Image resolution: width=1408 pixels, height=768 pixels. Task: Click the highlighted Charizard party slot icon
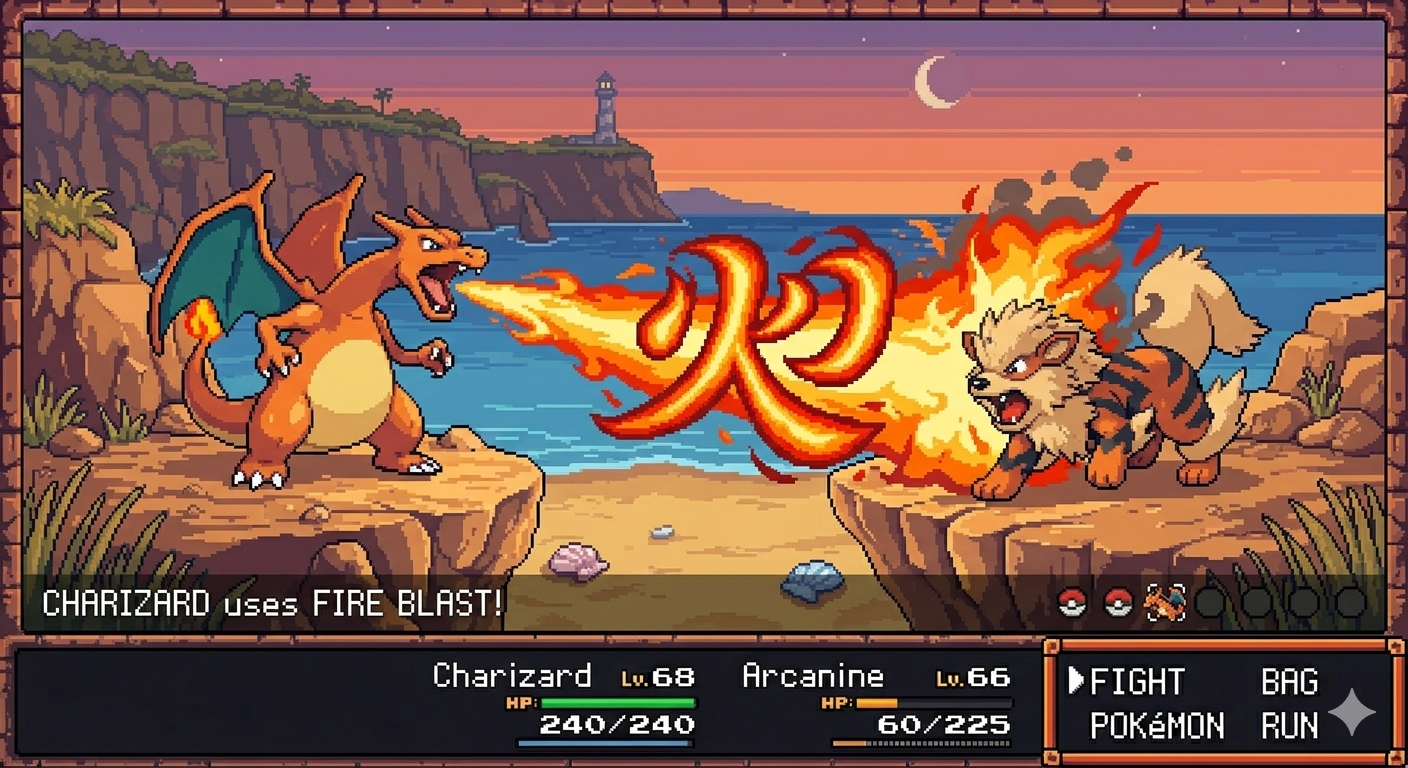[1164, 602]
